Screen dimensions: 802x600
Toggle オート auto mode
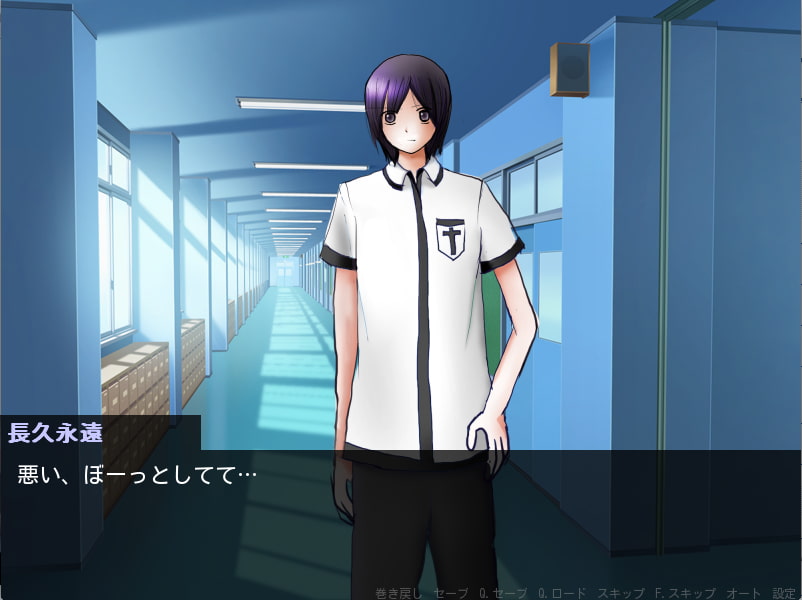[x=741, y=593]
